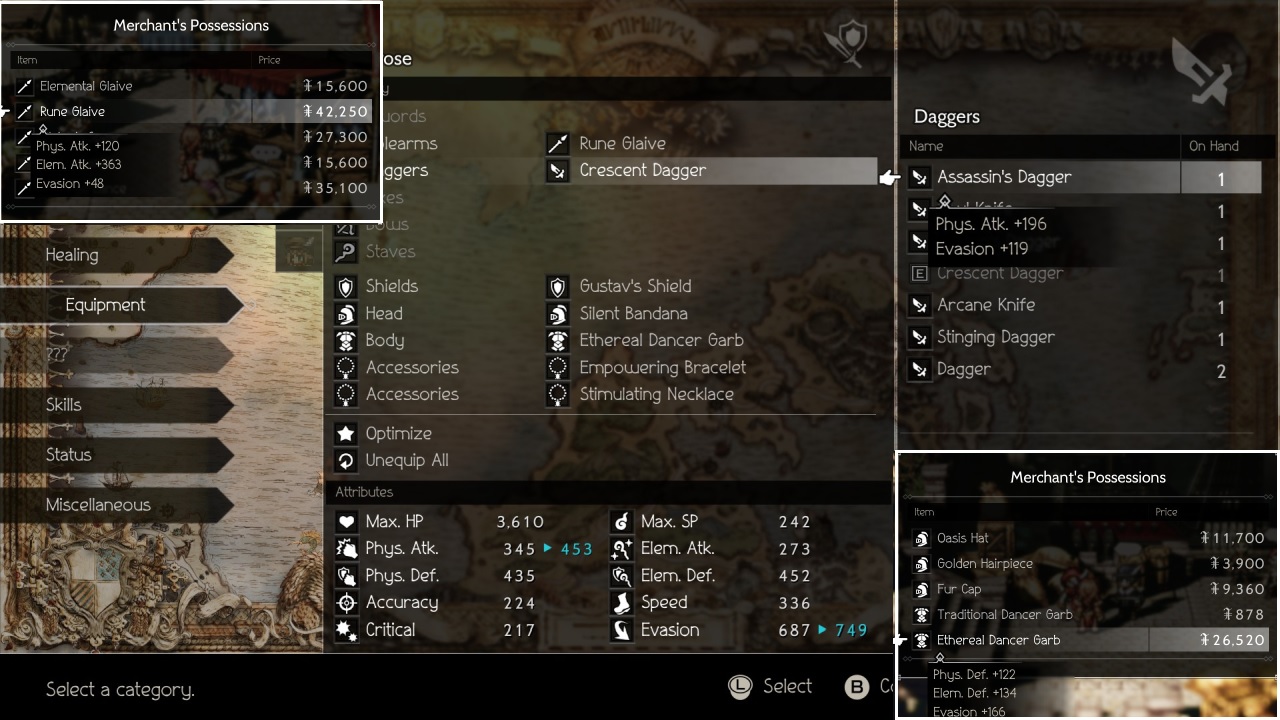The height and width of the screenshot is (720, 1280).
Task: Choose the Body equipment slot
Action: point(384,341)
